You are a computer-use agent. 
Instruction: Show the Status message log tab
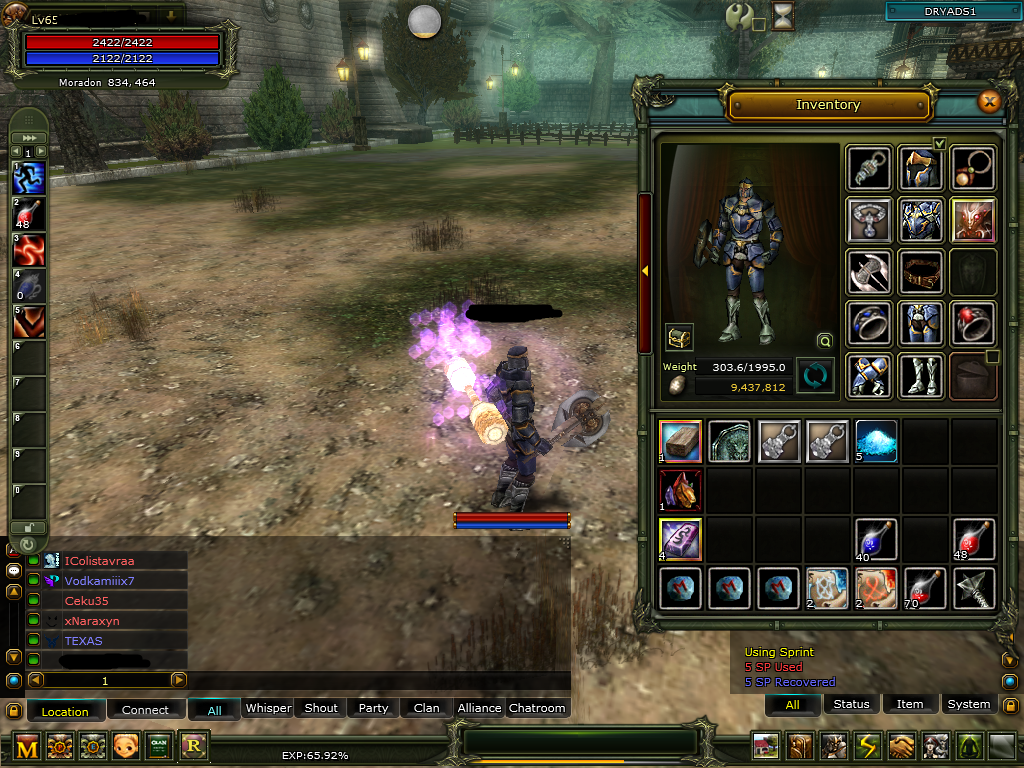(x=851, y=704)
